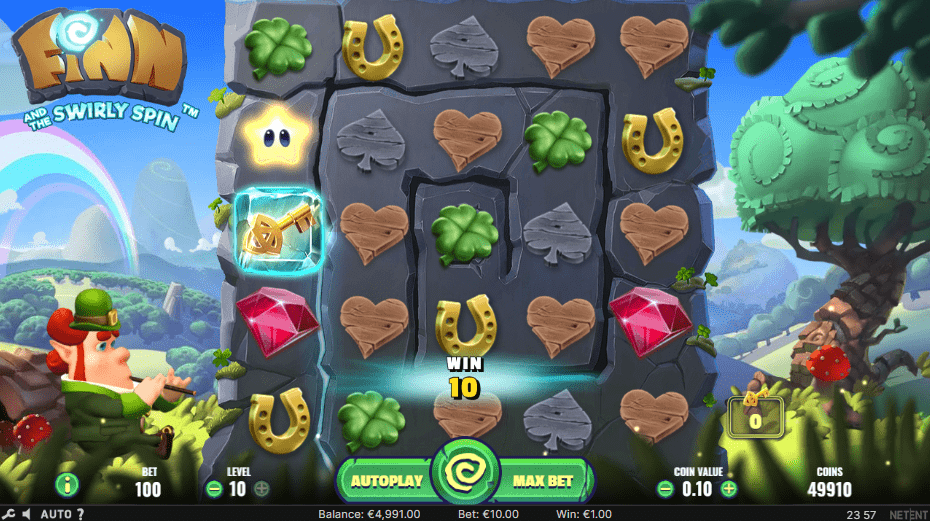The image size is (930, 521).
Task: Toggle the sound speaker icon
Action: (26, 514)
